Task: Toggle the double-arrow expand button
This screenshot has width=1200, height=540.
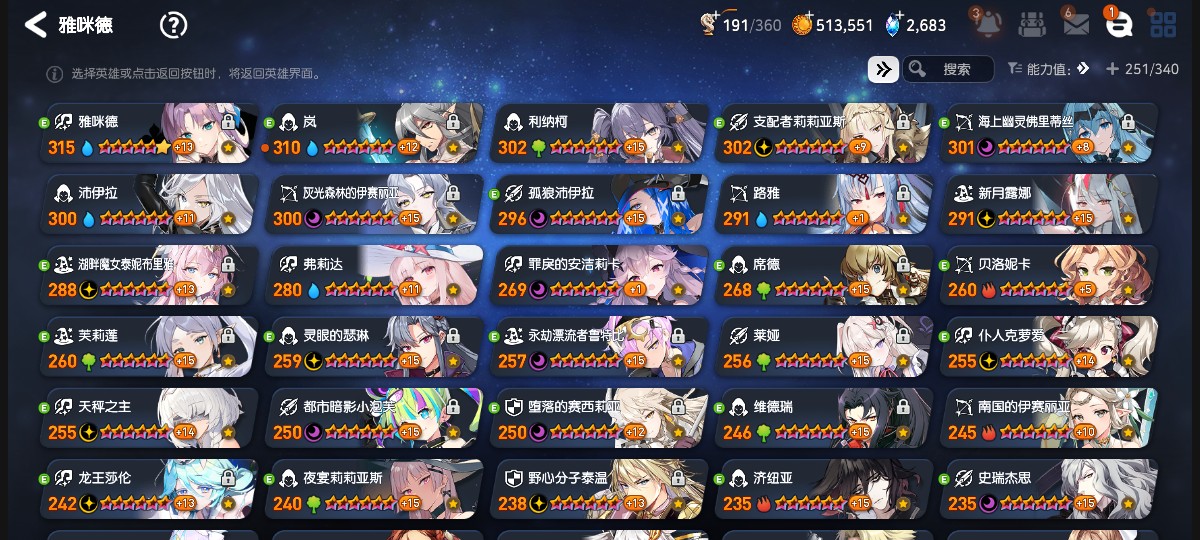Action: (x=882, y=69)
